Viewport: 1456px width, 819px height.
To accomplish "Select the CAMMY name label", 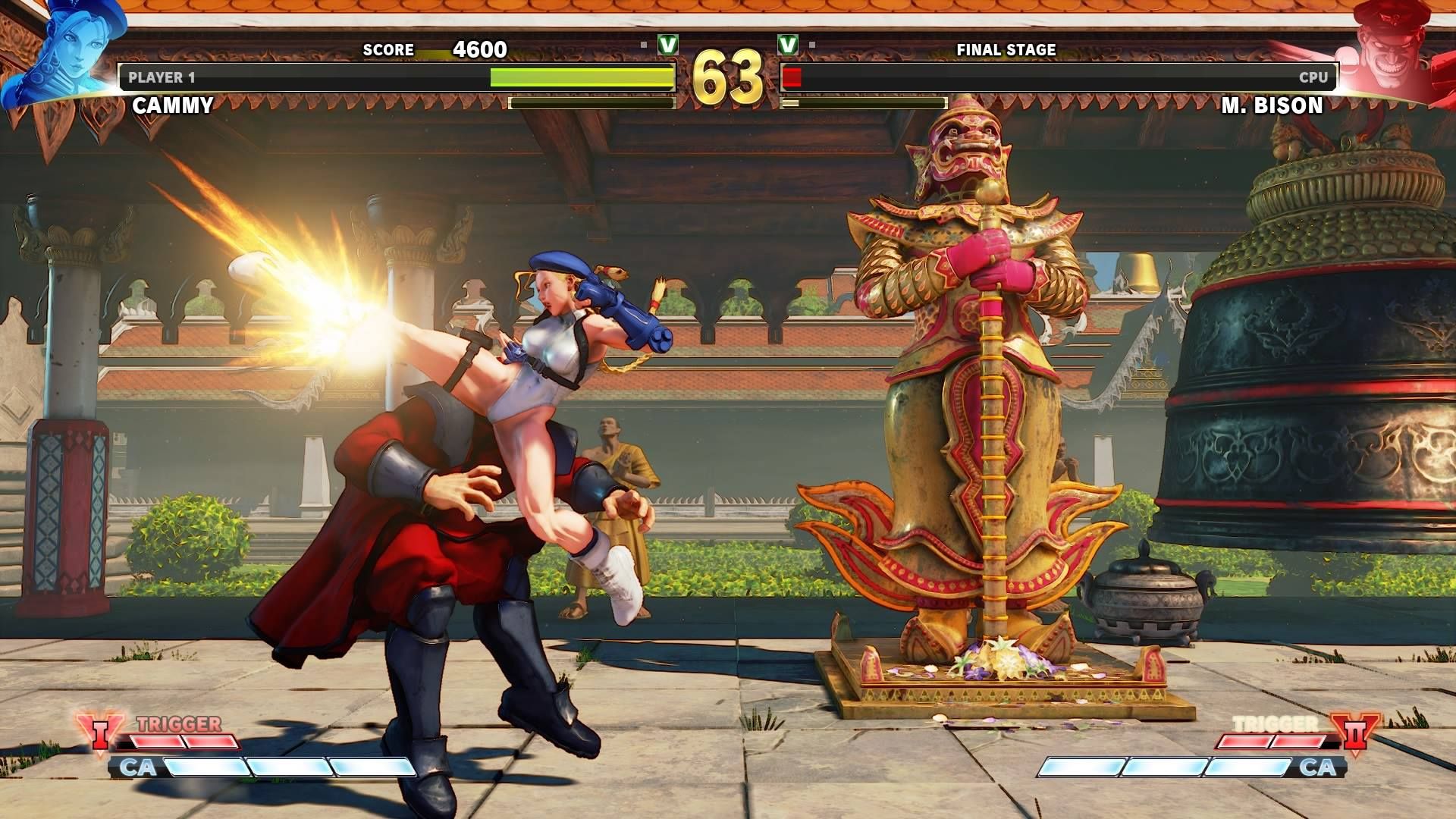I will (x=173, y=106).
